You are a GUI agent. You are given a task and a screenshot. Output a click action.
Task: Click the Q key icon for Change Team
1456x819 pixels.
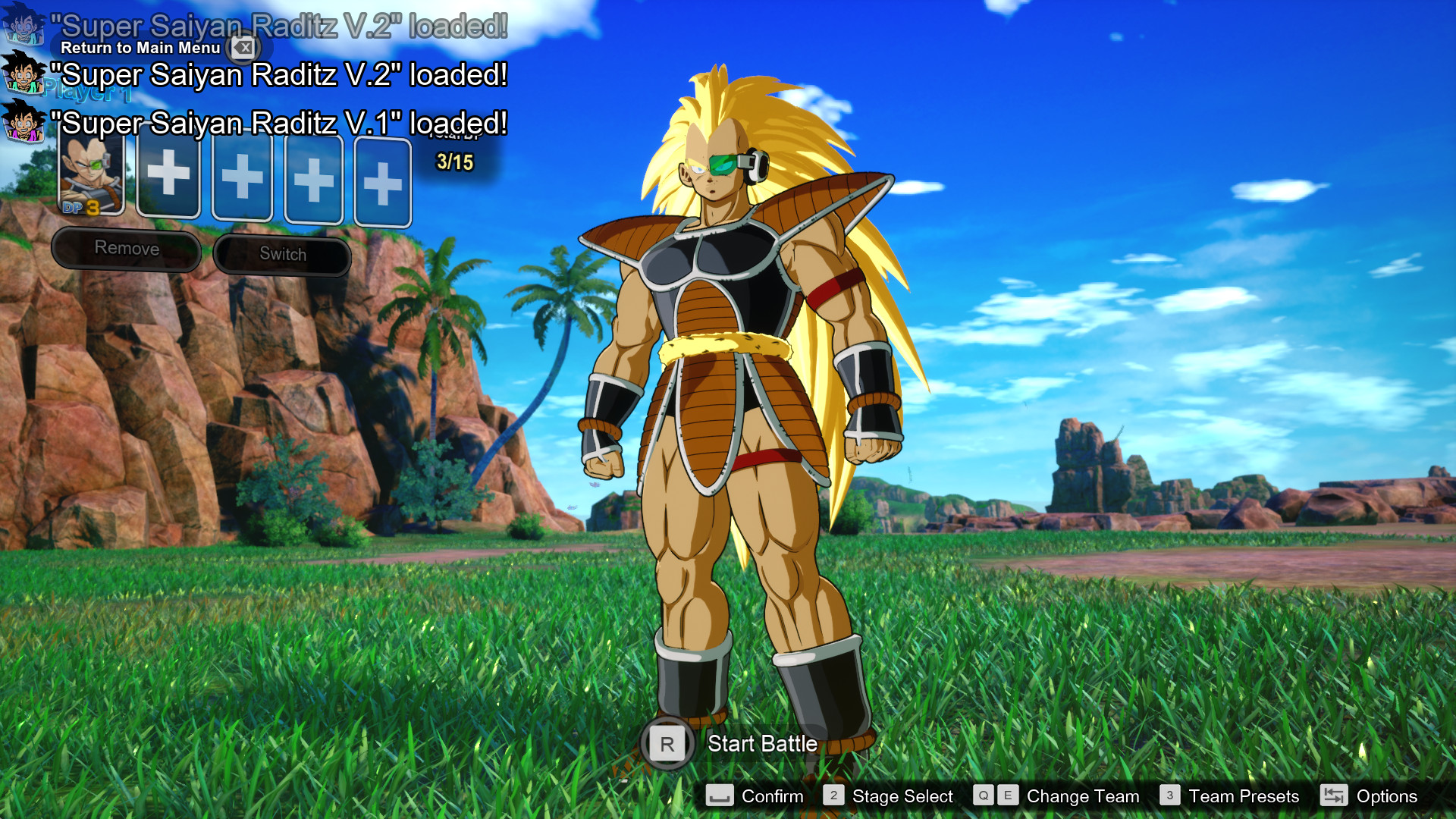(x=984, y=795)
